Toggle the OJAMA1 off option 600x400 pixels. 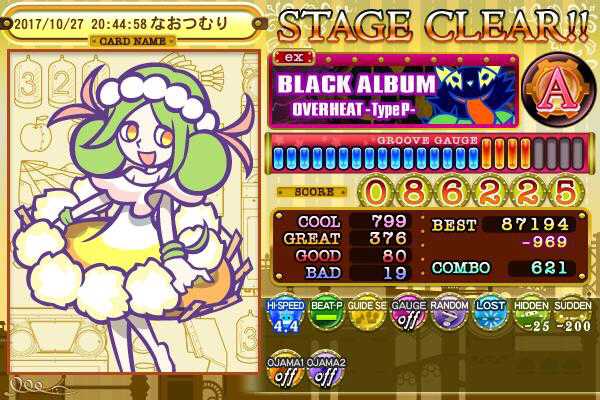pyautogui.click(x=286, y=372)
